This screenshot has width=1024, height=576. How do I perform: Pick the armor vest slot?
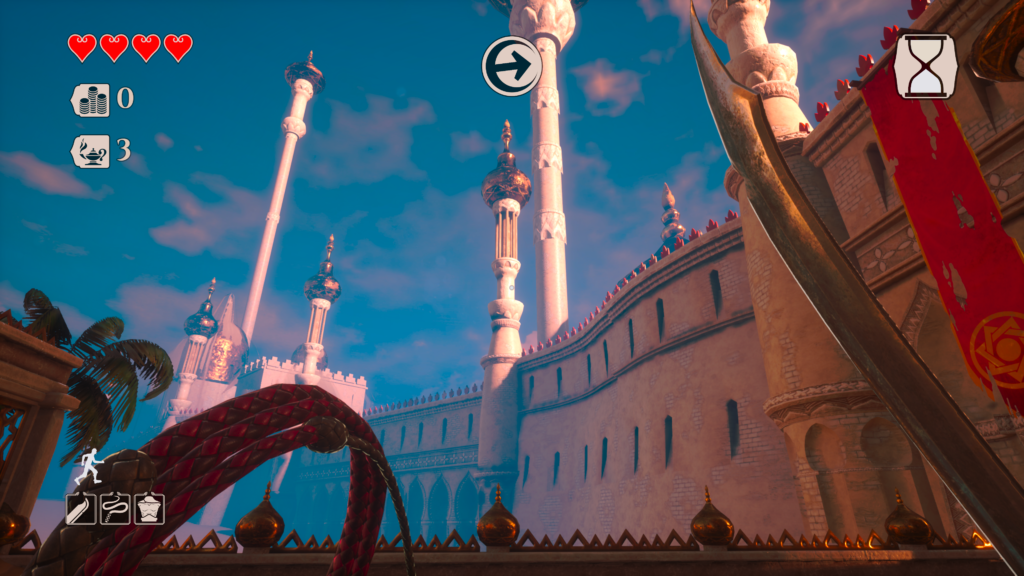point(149,508)
